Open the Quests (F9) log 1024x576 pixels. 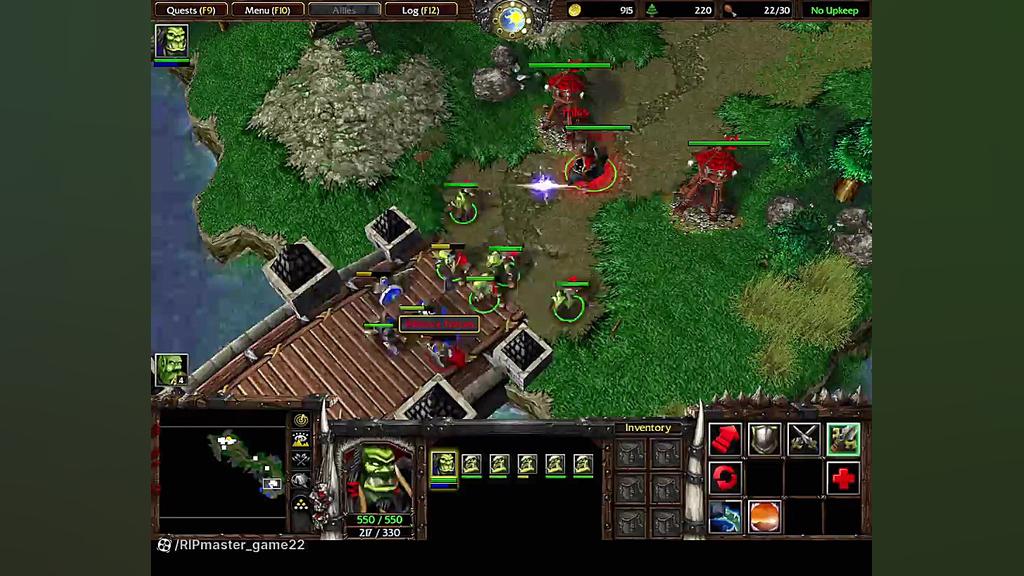191,10
